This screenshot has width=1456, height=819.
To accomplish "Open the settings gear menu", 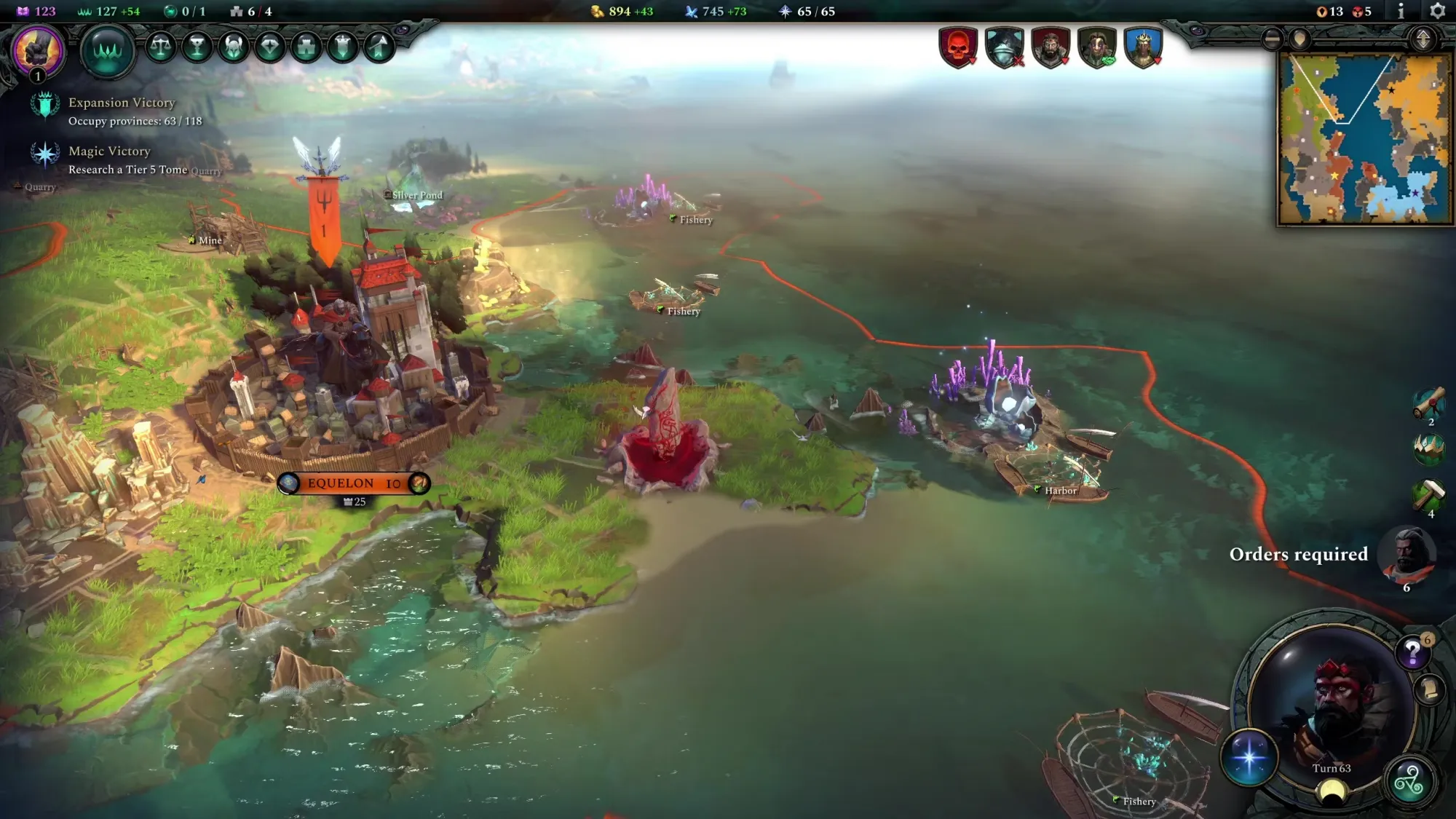I will click(1437, 11).
